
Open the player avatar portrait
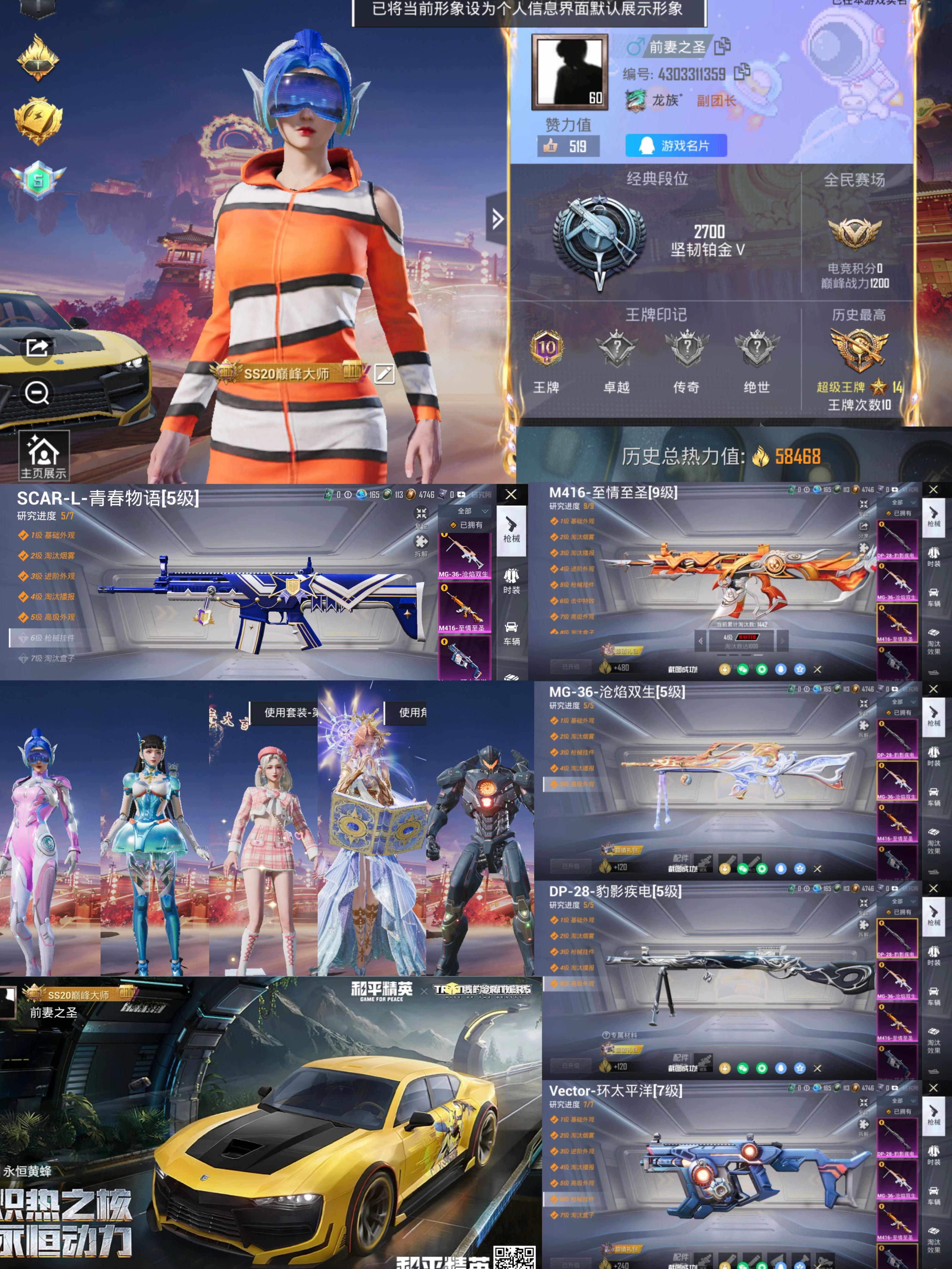coord(569,71)
